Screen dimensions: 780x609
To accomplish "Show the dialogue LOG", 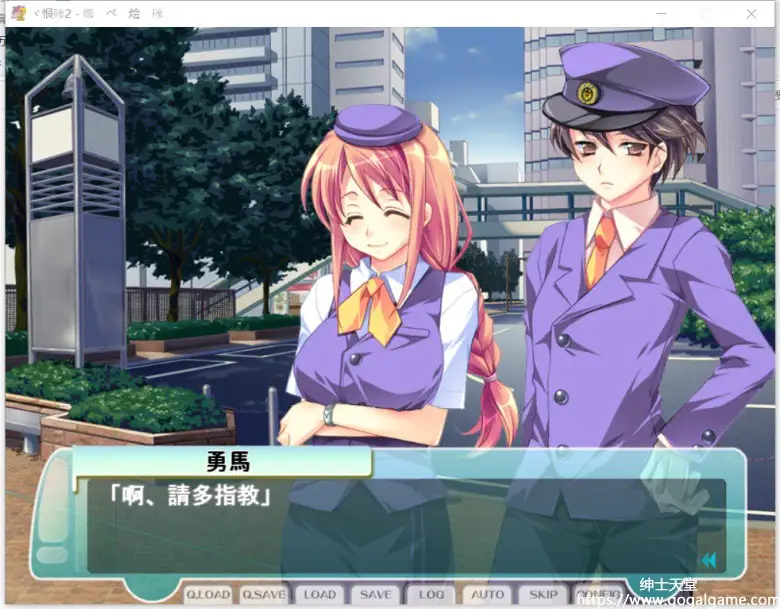I will (x=432, y=594).
